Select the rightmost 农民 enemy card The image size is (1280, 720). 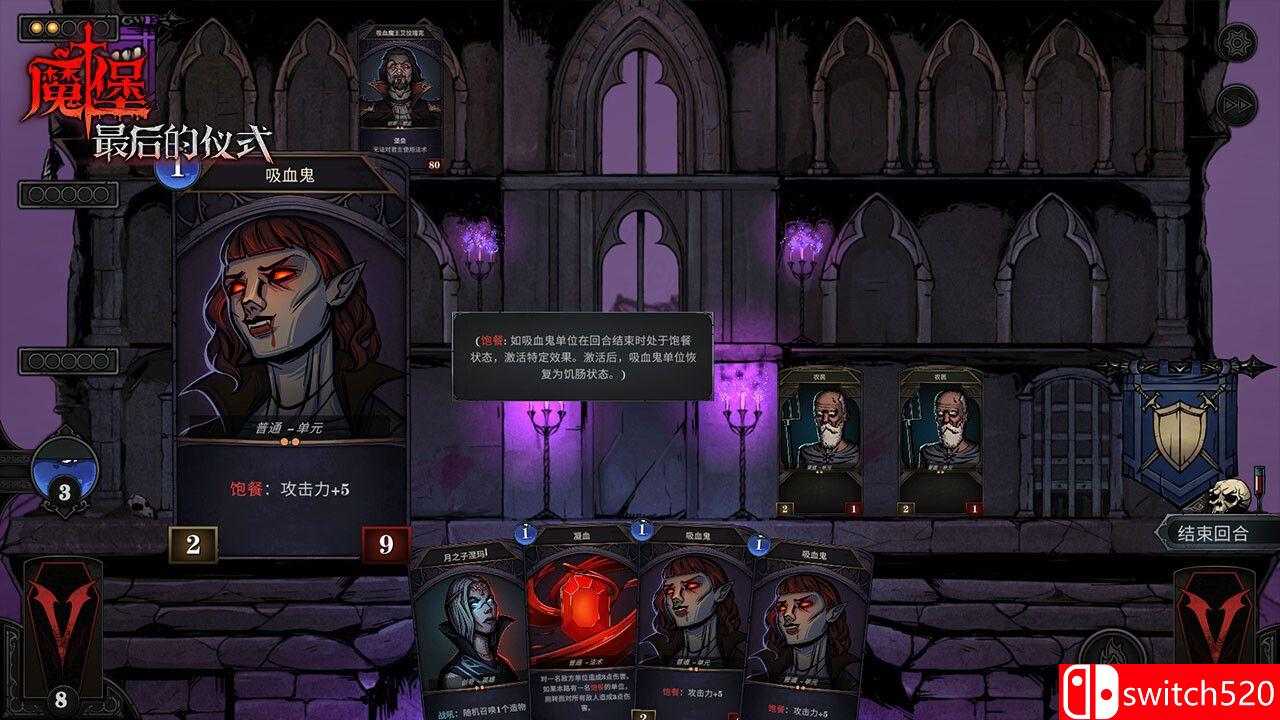click(x=938, y=440)
